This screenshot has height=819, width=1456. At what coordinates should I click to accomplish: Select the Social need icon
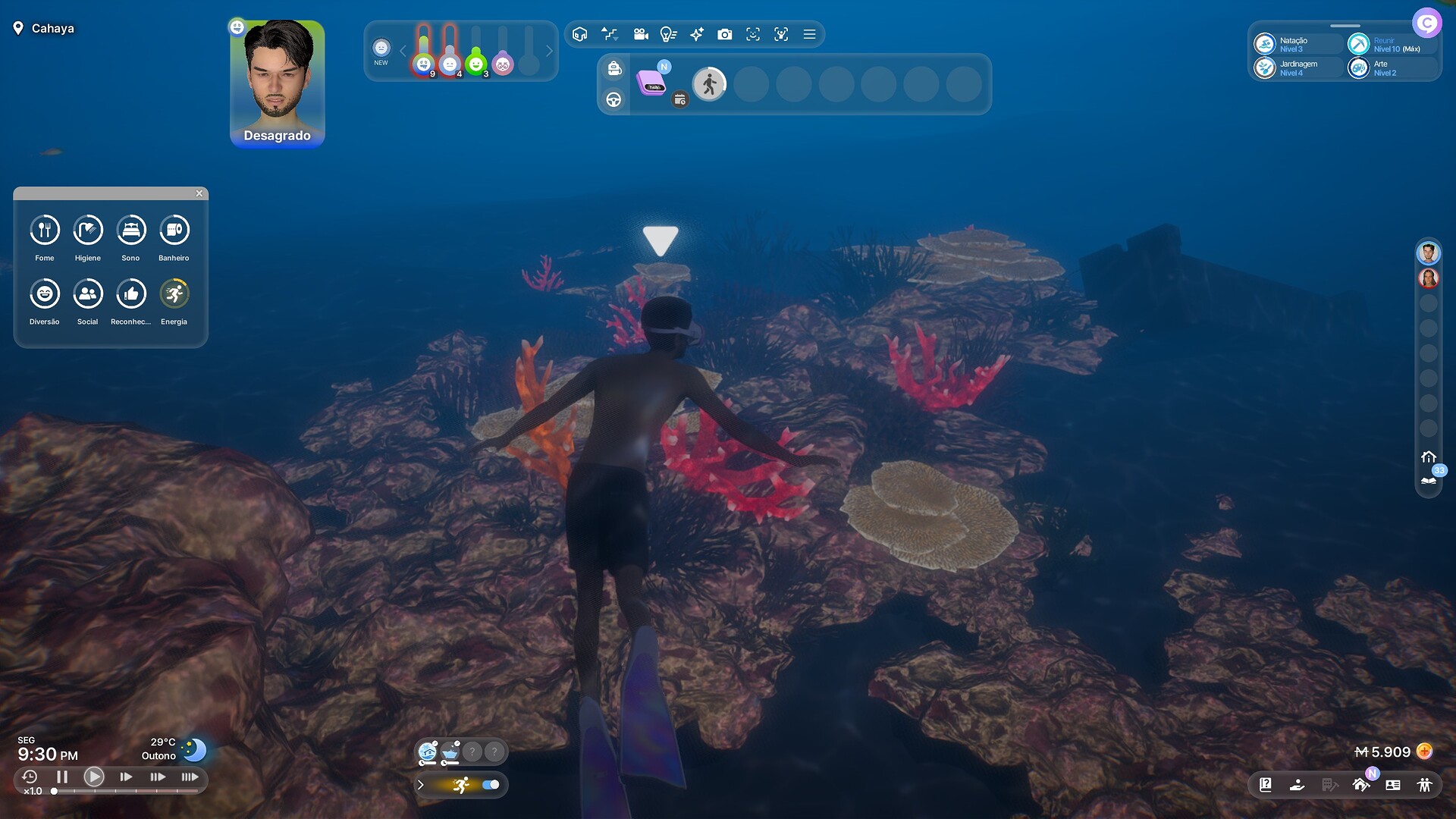point(88,293)
